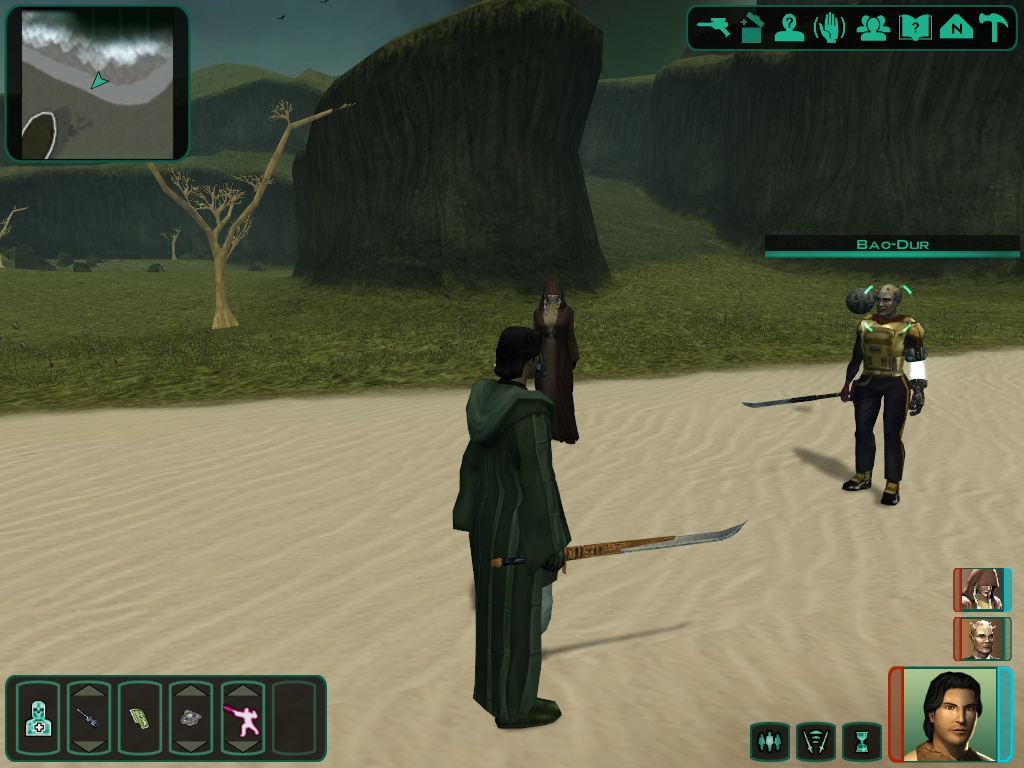
Task: Use the mine item slot
Action: [191, 718]
